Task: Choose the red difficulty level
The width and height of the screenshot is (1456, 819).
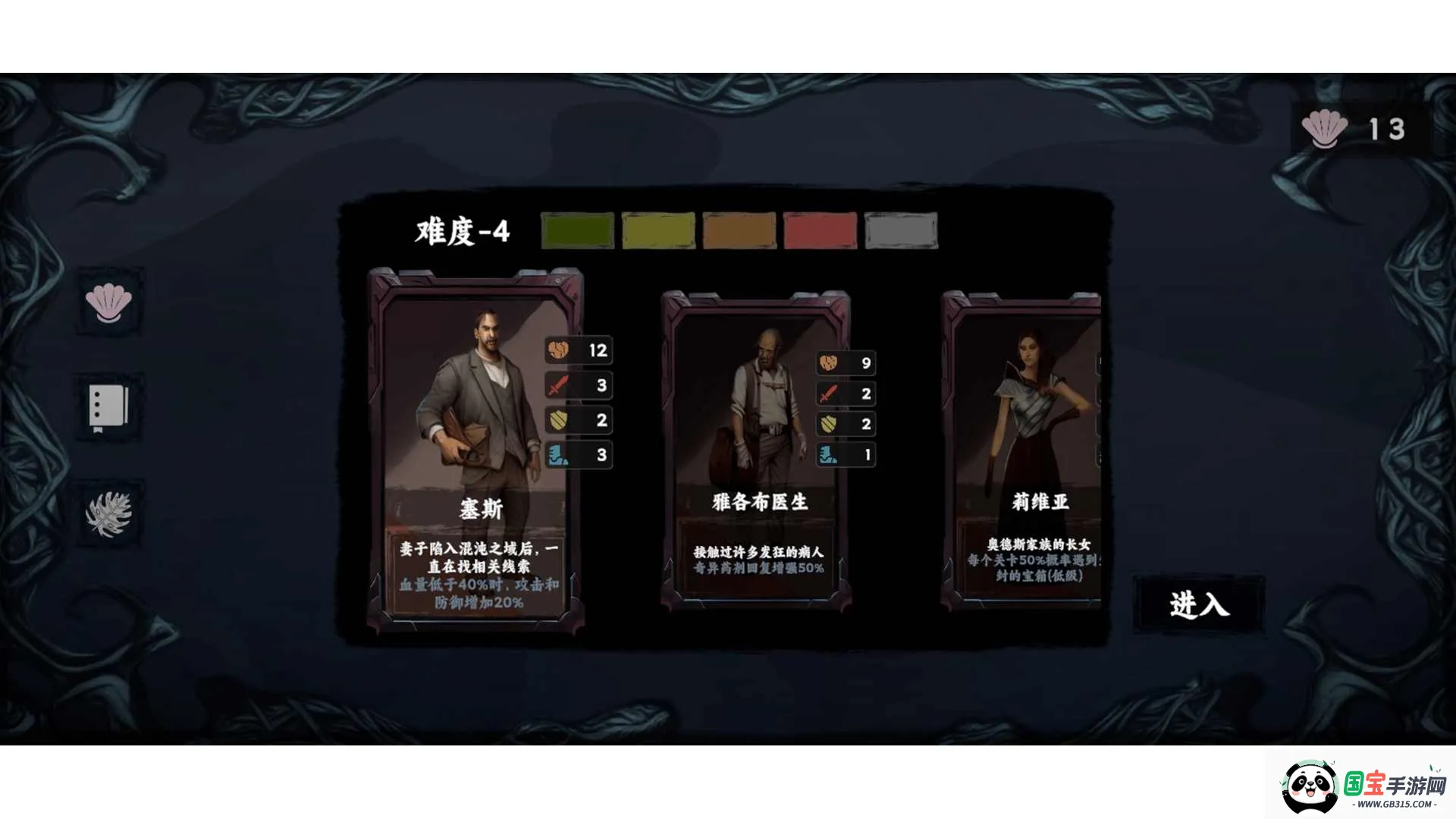Action: click(x=820, y=231)
